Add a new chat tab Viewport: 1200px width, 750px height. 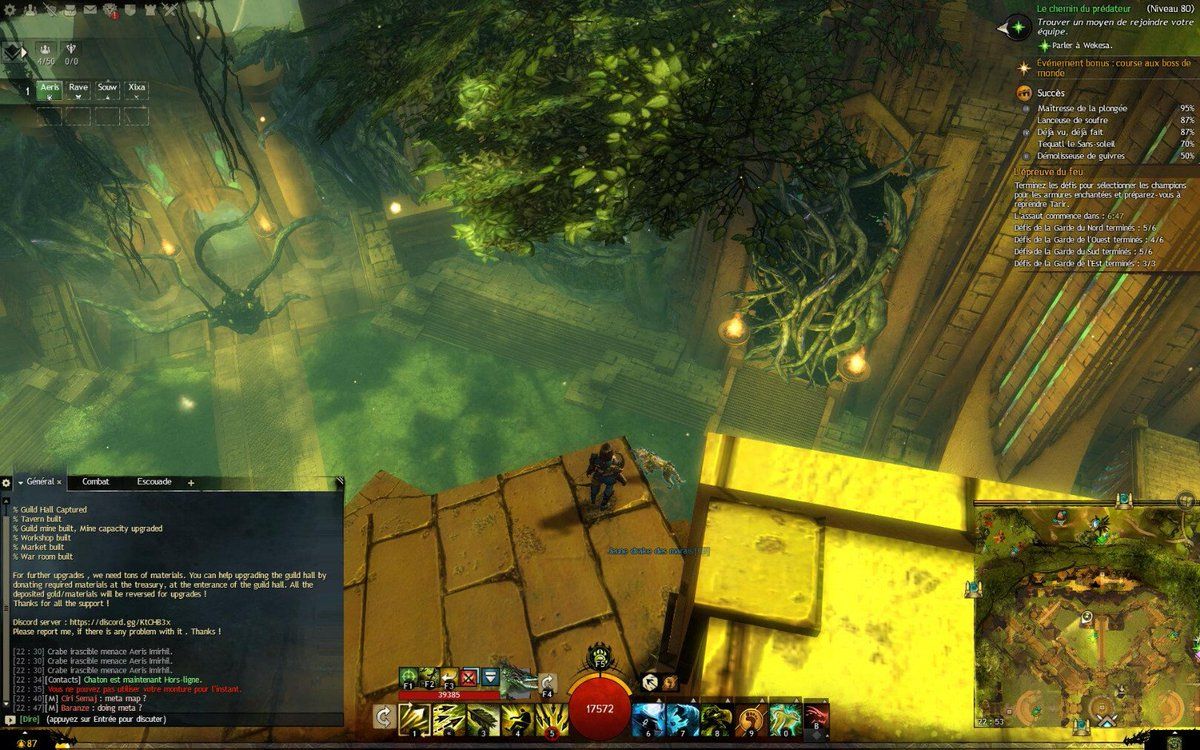coord(190,483)
